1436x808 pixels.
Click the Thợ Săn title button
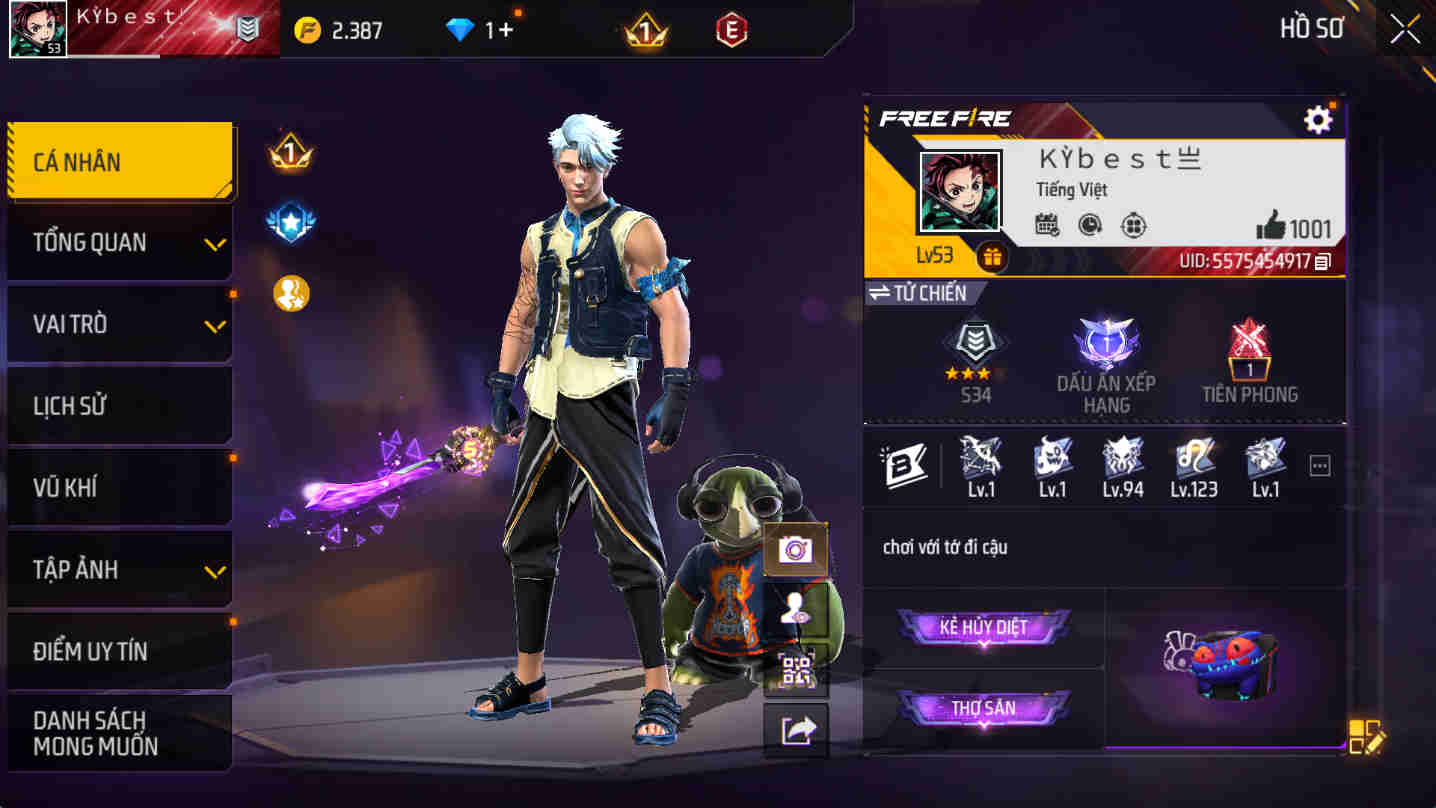click(985, 708)
